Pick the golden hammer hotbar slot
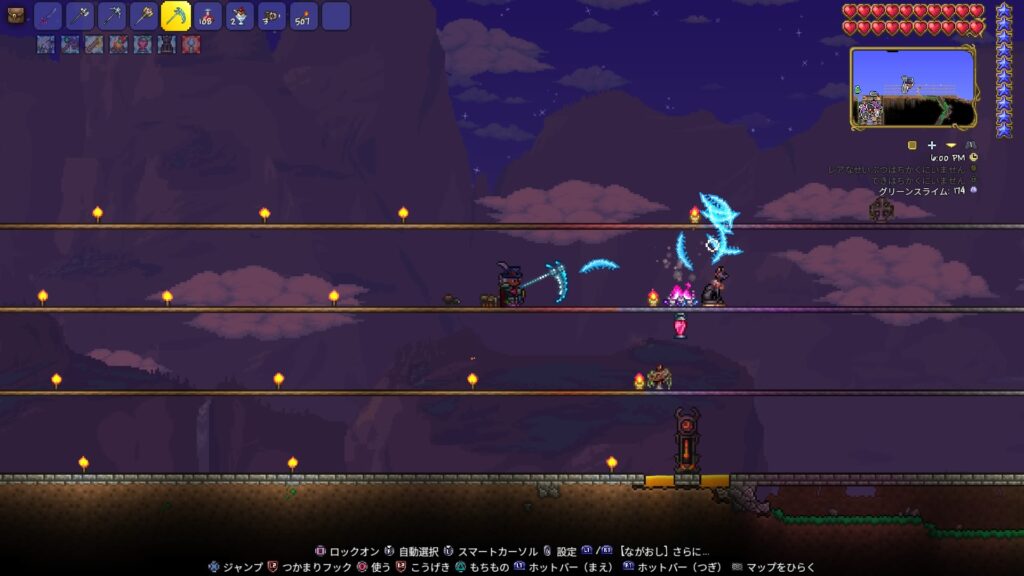The width and height of the screenshot is (1024, 576). 144,16
